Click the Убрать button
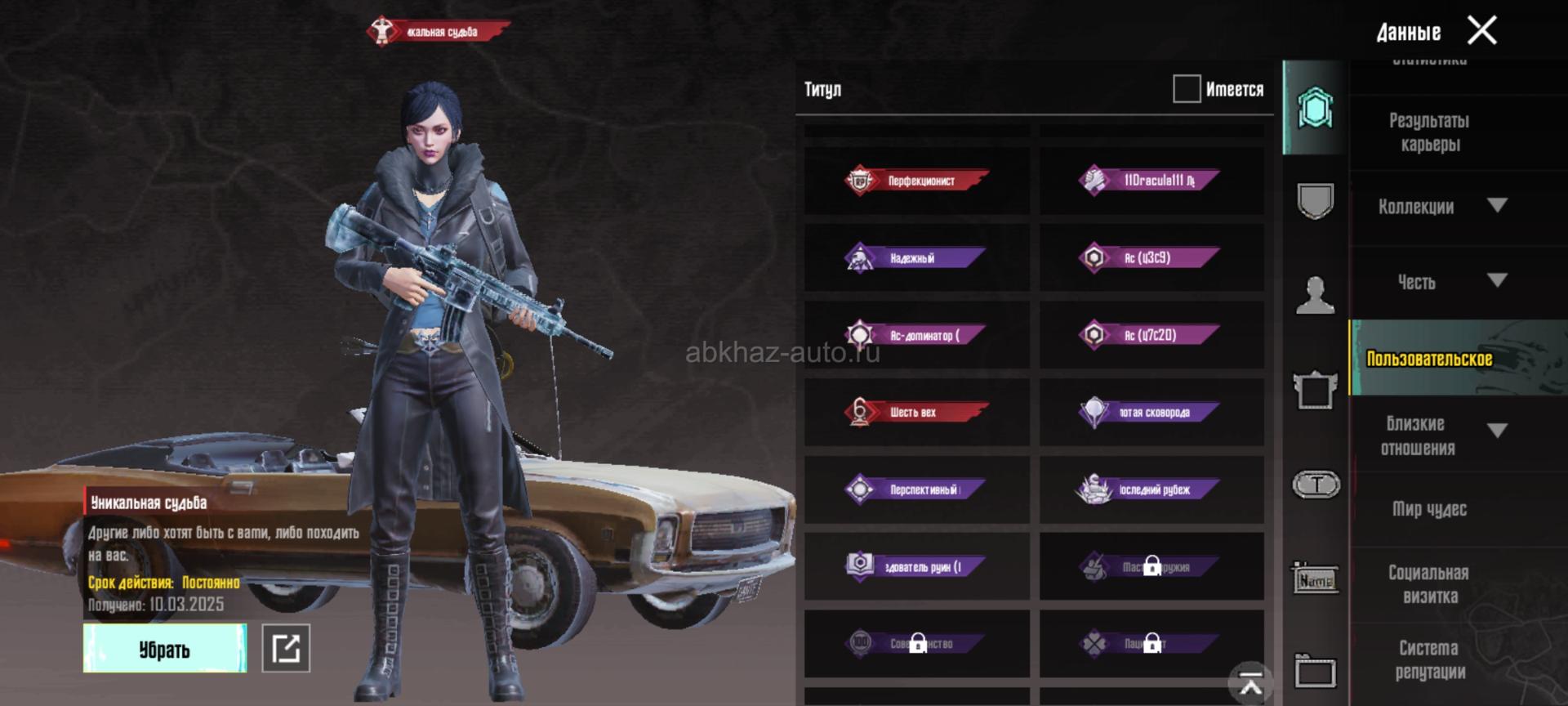Screen dimensions: 1568x706 164,649
